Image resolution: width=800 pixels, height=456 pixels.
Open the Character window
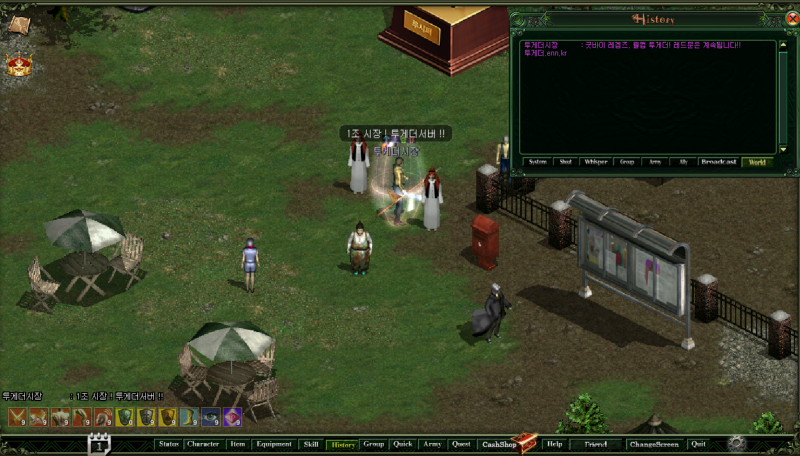(x=203, y=444)
